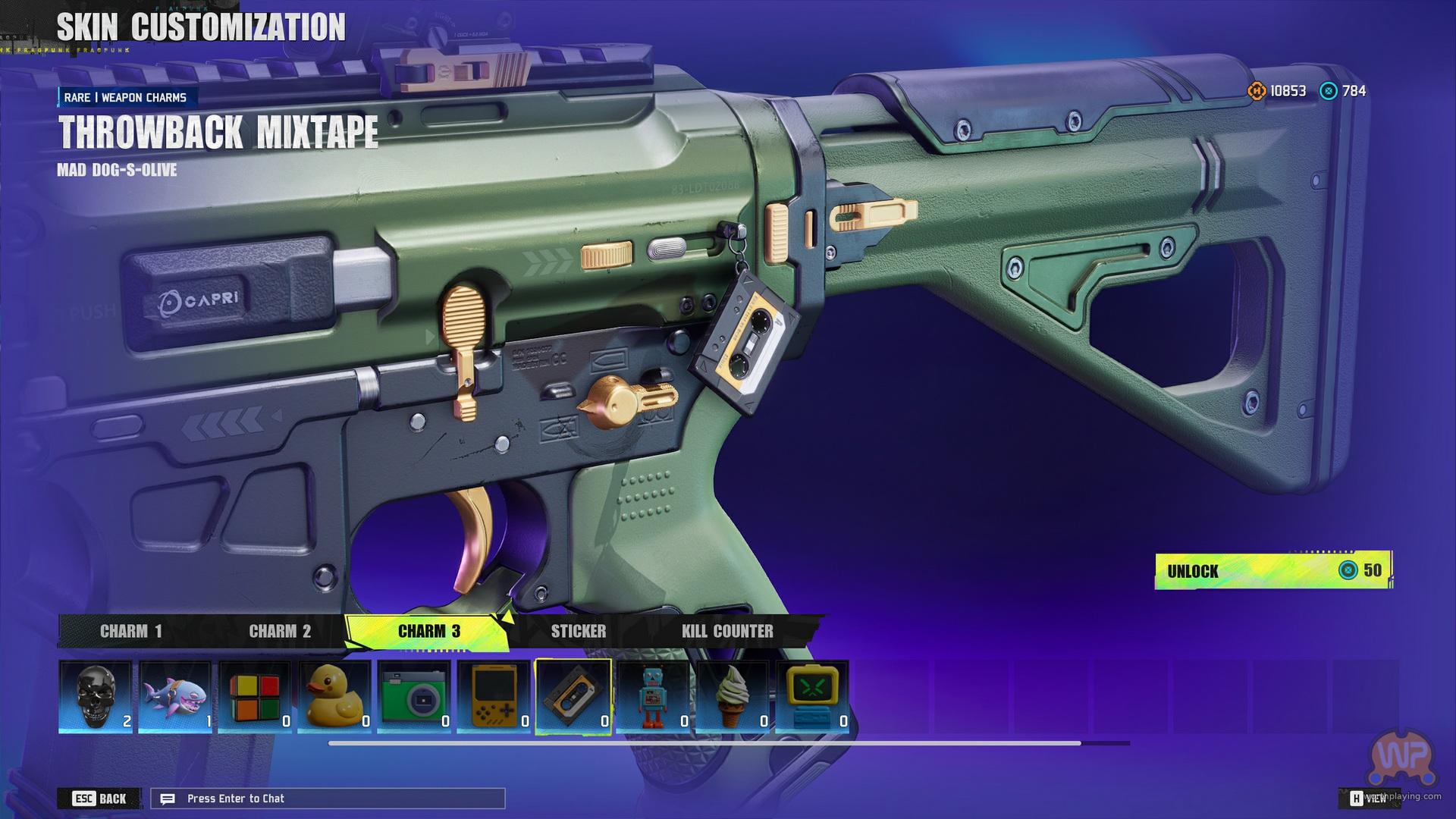Choose the toy robot charm
This screenshot has width=1456, height=819.
(653, 696)
